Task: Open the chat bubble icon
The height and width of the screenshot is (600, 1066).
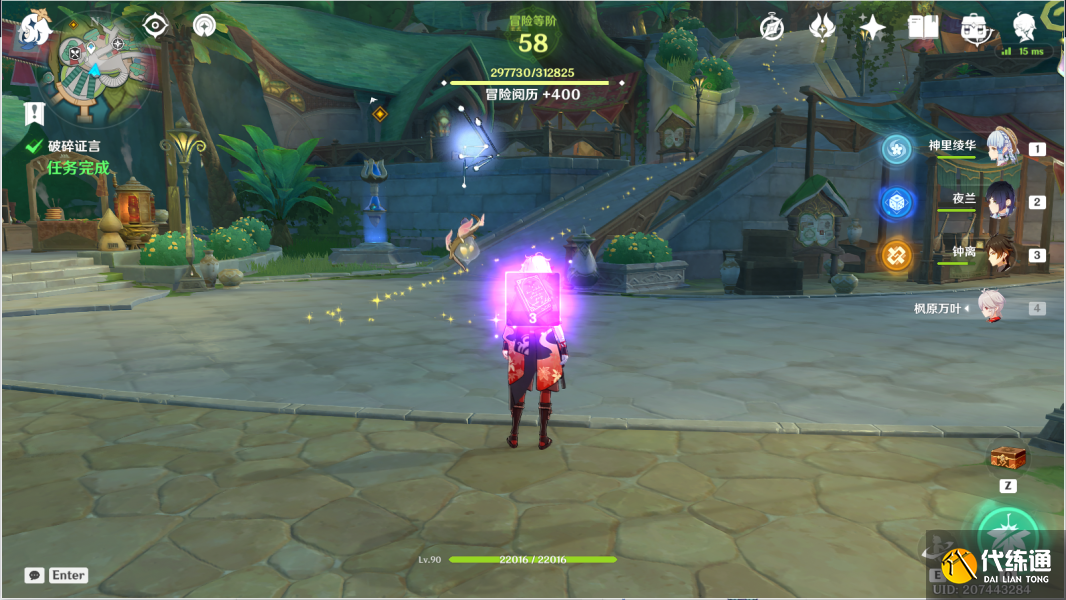Action: point(35,575)
